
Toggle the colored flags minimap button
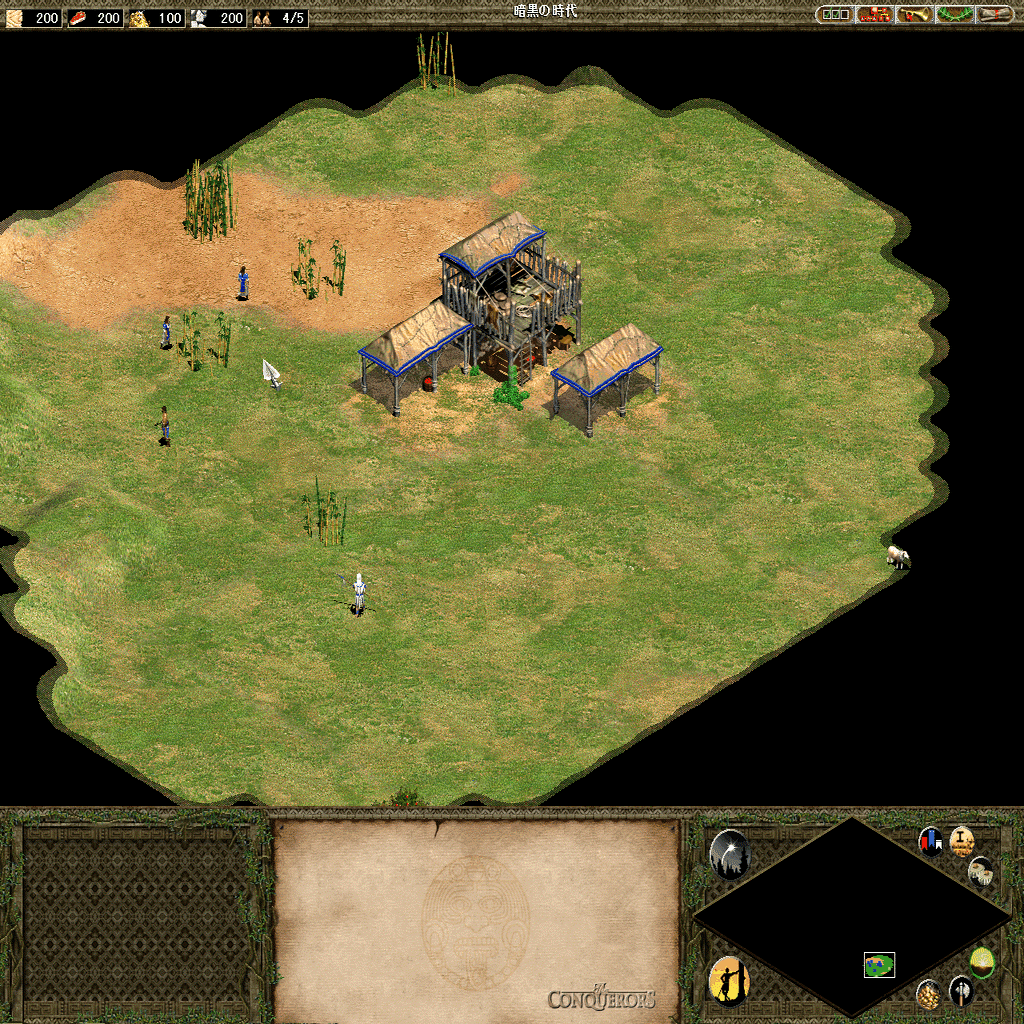[931, 841]
